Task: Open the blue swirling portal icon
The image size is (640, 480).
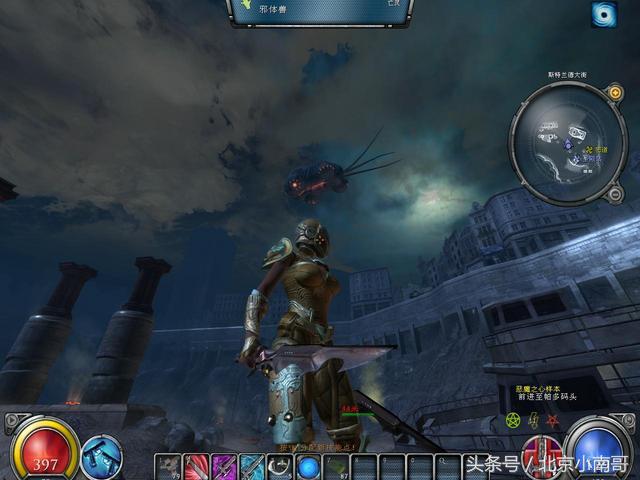Action: click(603, 14)
